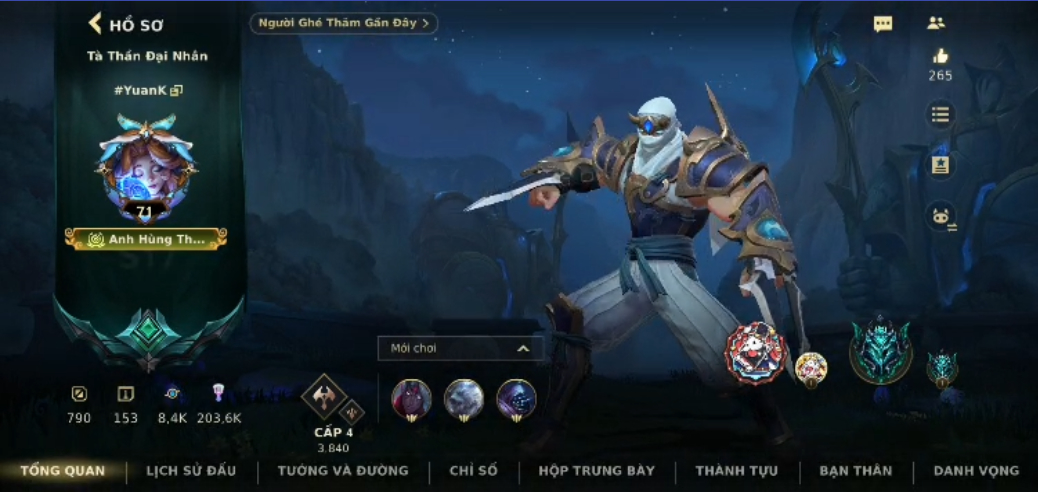Switch to the Lịch Sử Đấu tab

(x=191, y=471)
